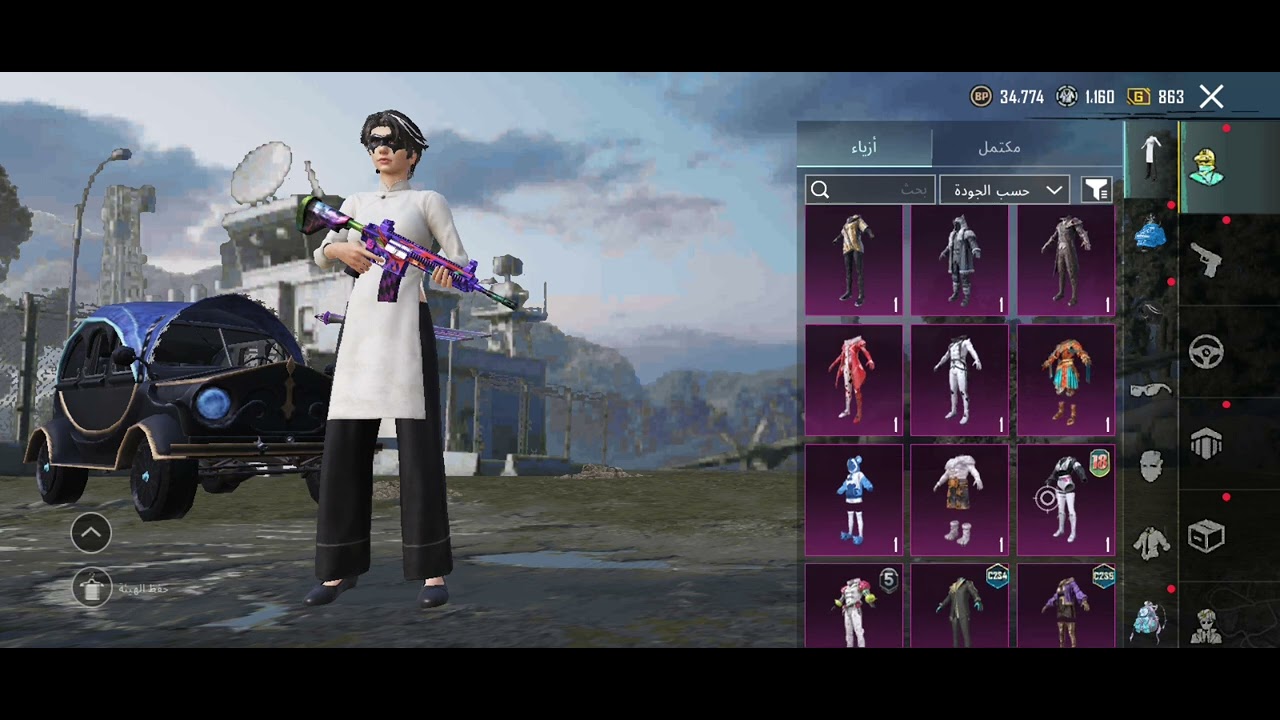Select the red coat outfit
The height and width of the screenshot is (720, 1280).
(x=853, y=380)
